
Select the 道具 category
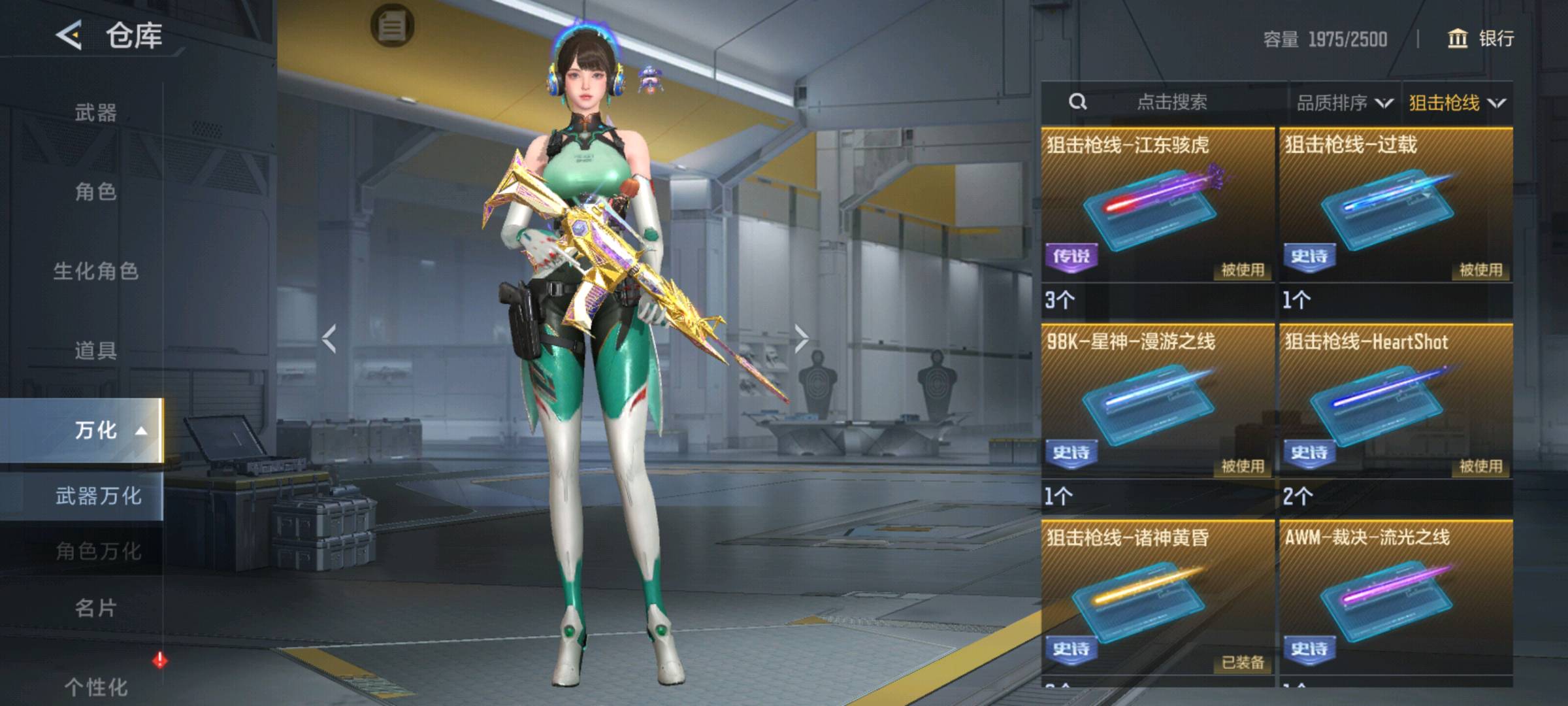pos(95,350)
